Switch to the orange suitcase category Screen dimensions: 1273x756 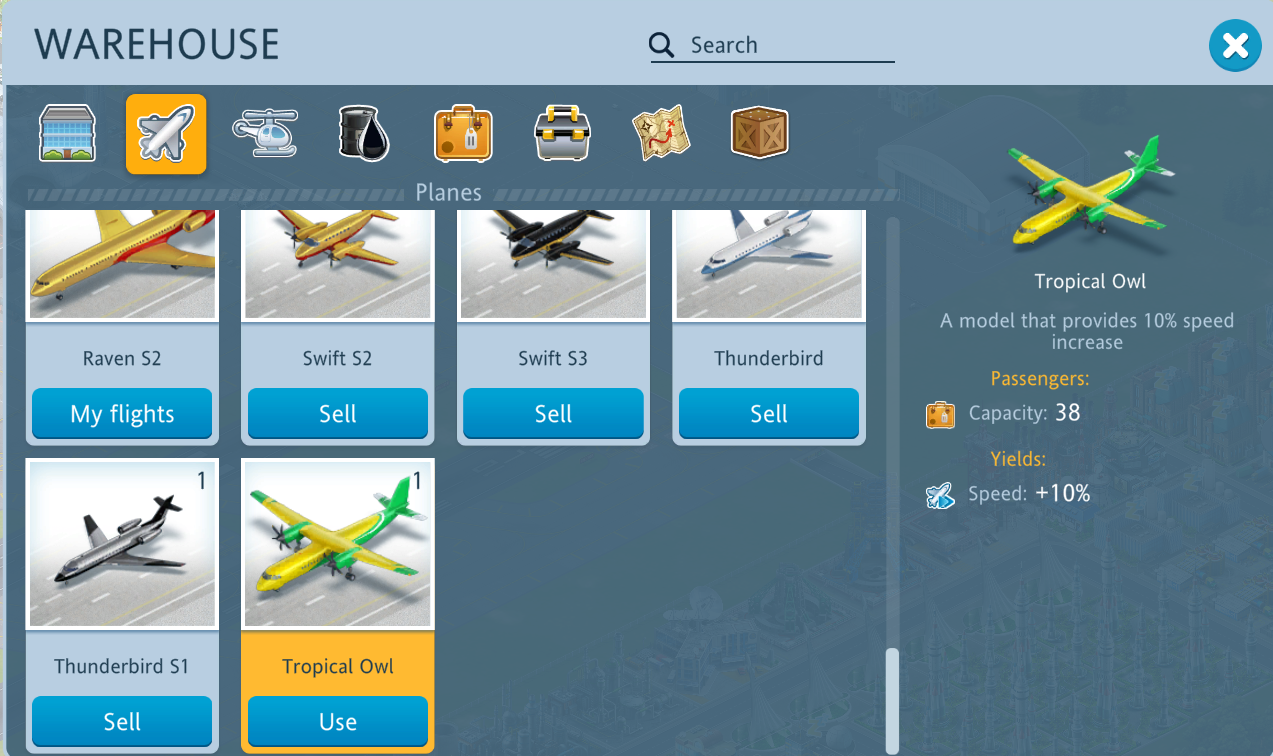463,134
